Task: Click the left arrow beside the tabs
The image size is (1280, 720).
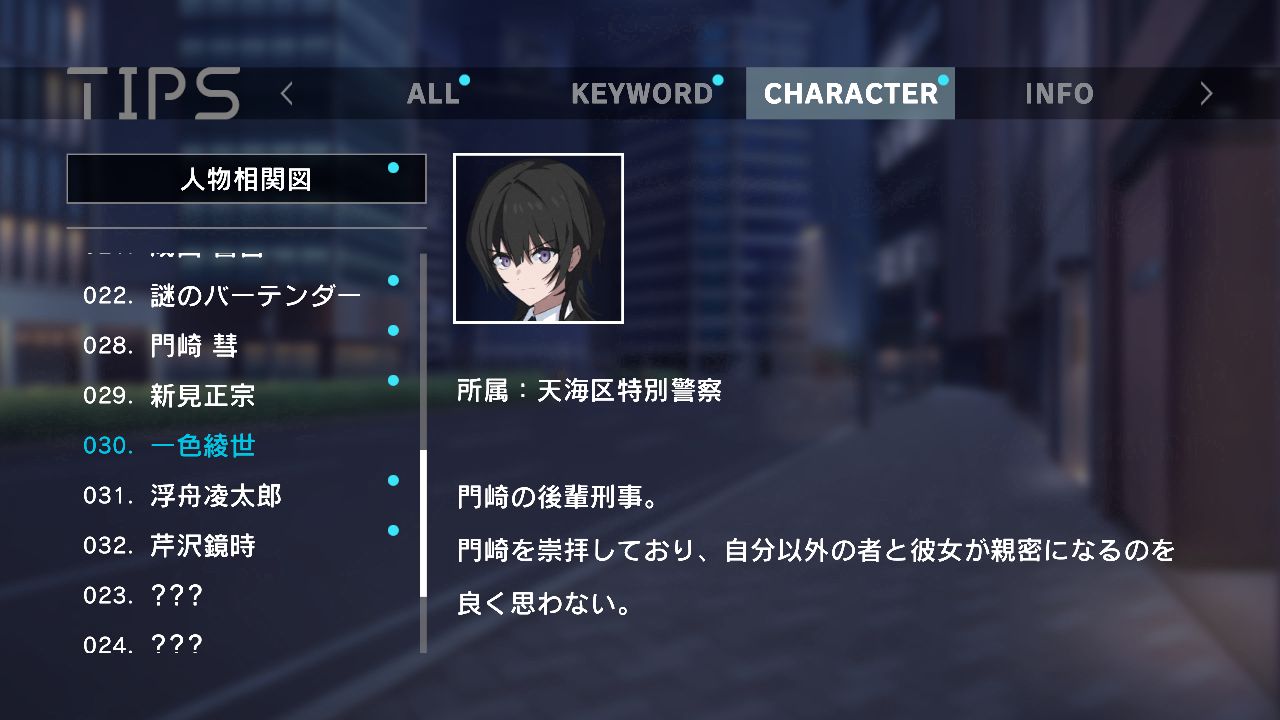Action: (287, 94)
